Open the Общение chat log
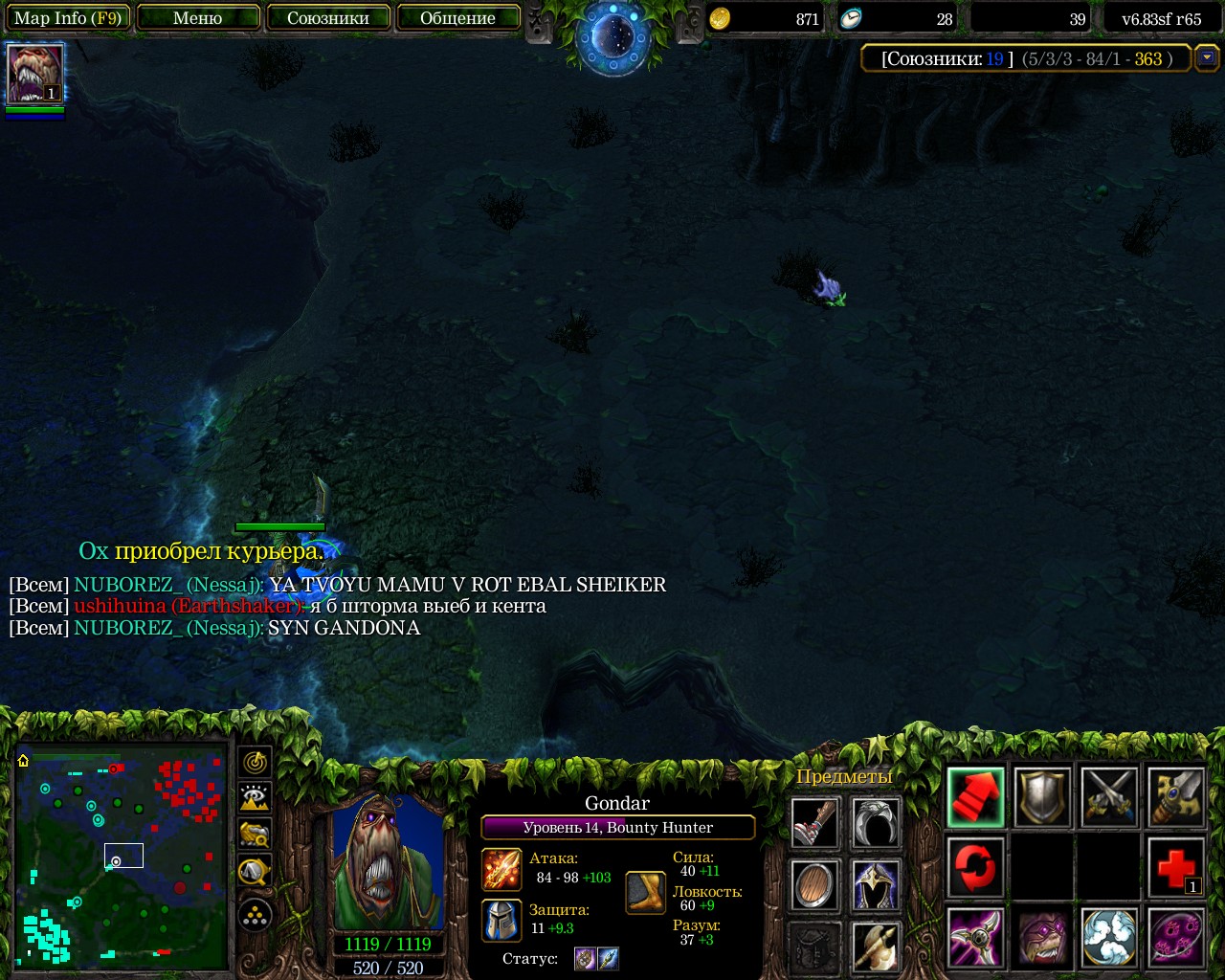This screenshot has width=1225, height=980. coord(457,18)
